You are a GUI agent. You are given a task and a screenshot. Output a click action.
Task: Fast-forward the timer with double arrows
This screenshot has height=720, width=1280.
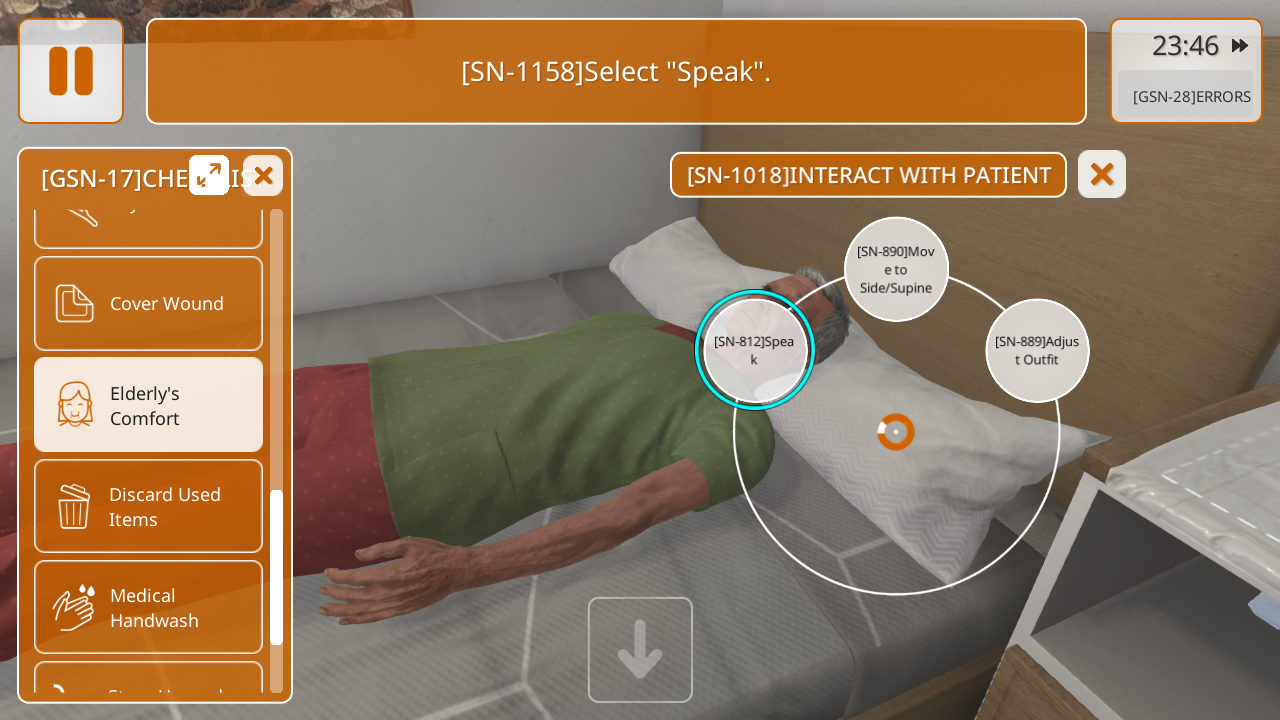click(x=1240, y=46)
